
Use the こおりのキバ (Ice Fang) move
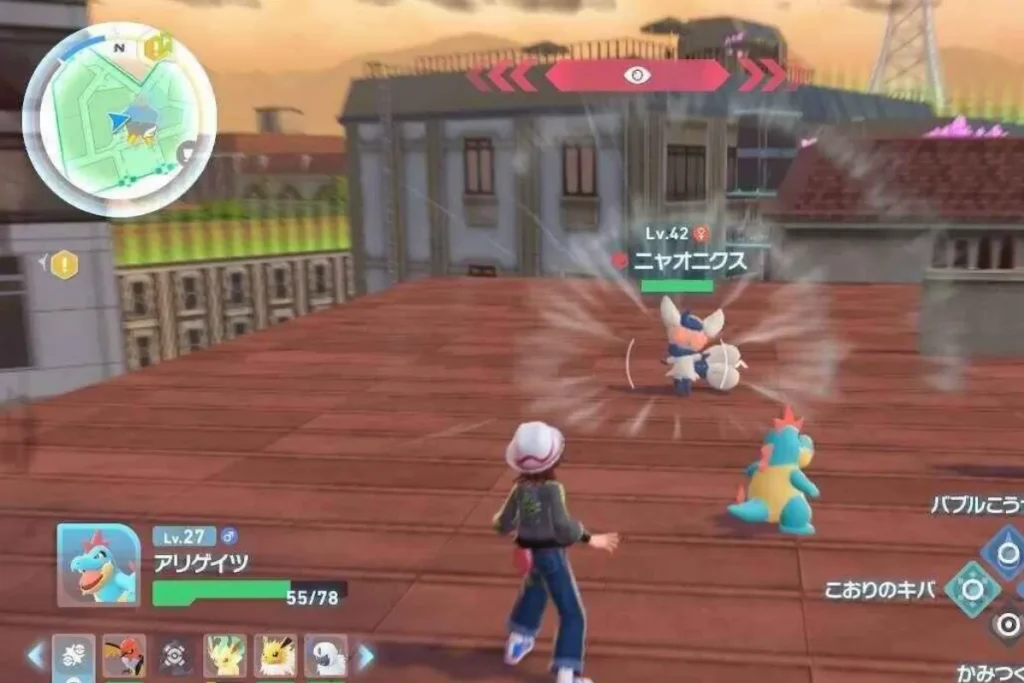[x=972, y=590]
